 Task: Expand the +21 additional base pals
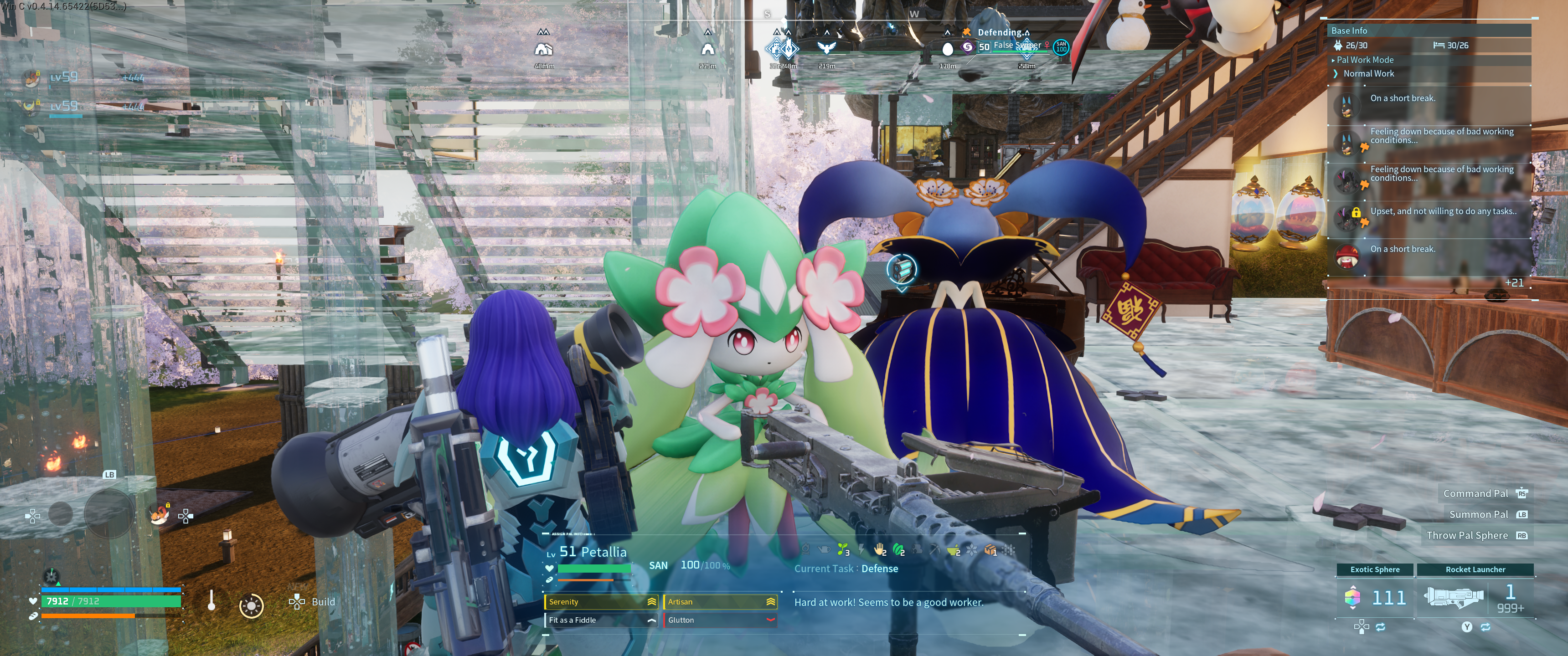[x=1514, y=283]
